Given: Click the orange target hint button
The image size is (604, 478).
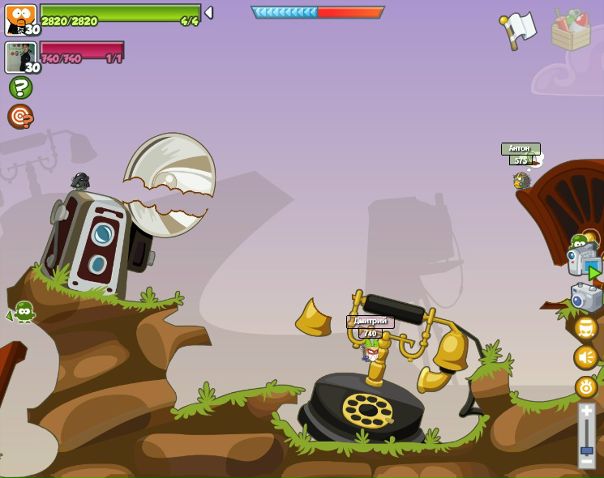Looking at the screenshot, I should coord(20,117).
